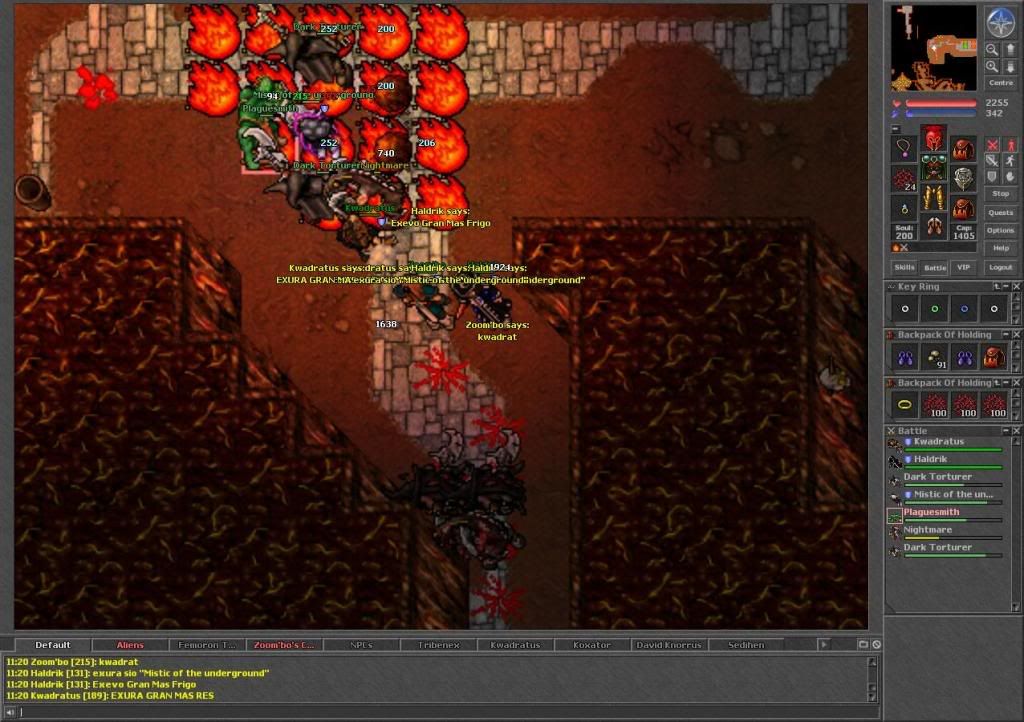Screen dimensions: 1024x722
Task: Open the NPCs chat channel tab
Action: coord(361,645)
